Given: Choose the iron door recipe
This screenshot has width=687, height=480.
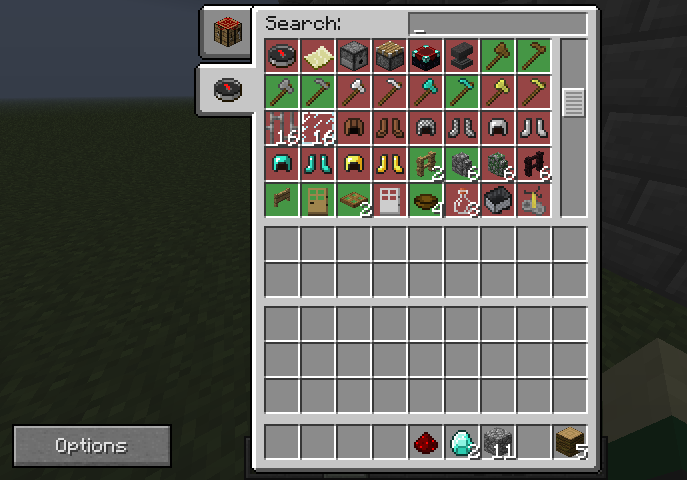Looking at the screenshot, I should point(390,200).
